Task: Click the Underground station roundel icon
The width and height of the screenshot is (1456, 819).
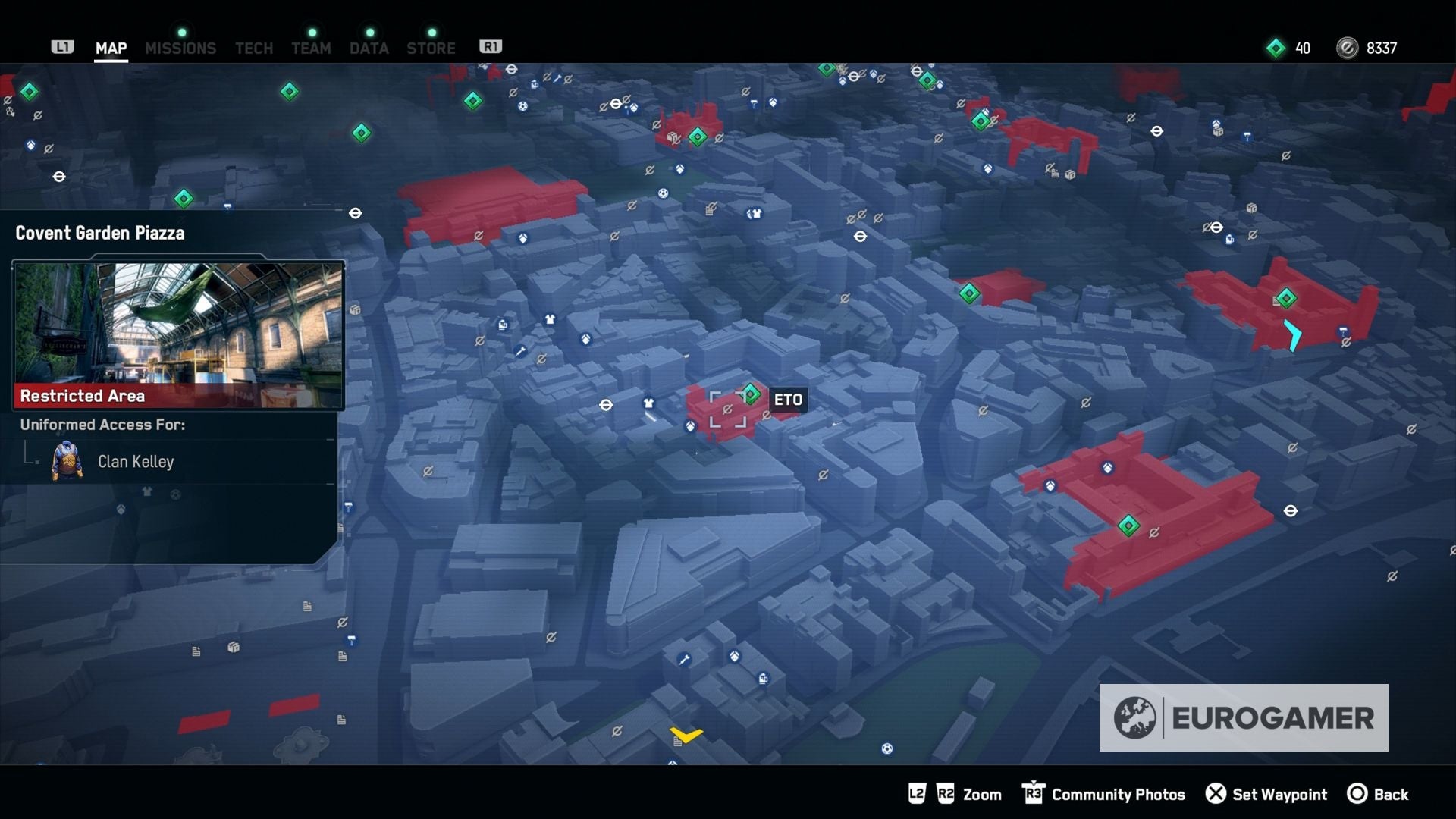Action: [x=605, y=405]
